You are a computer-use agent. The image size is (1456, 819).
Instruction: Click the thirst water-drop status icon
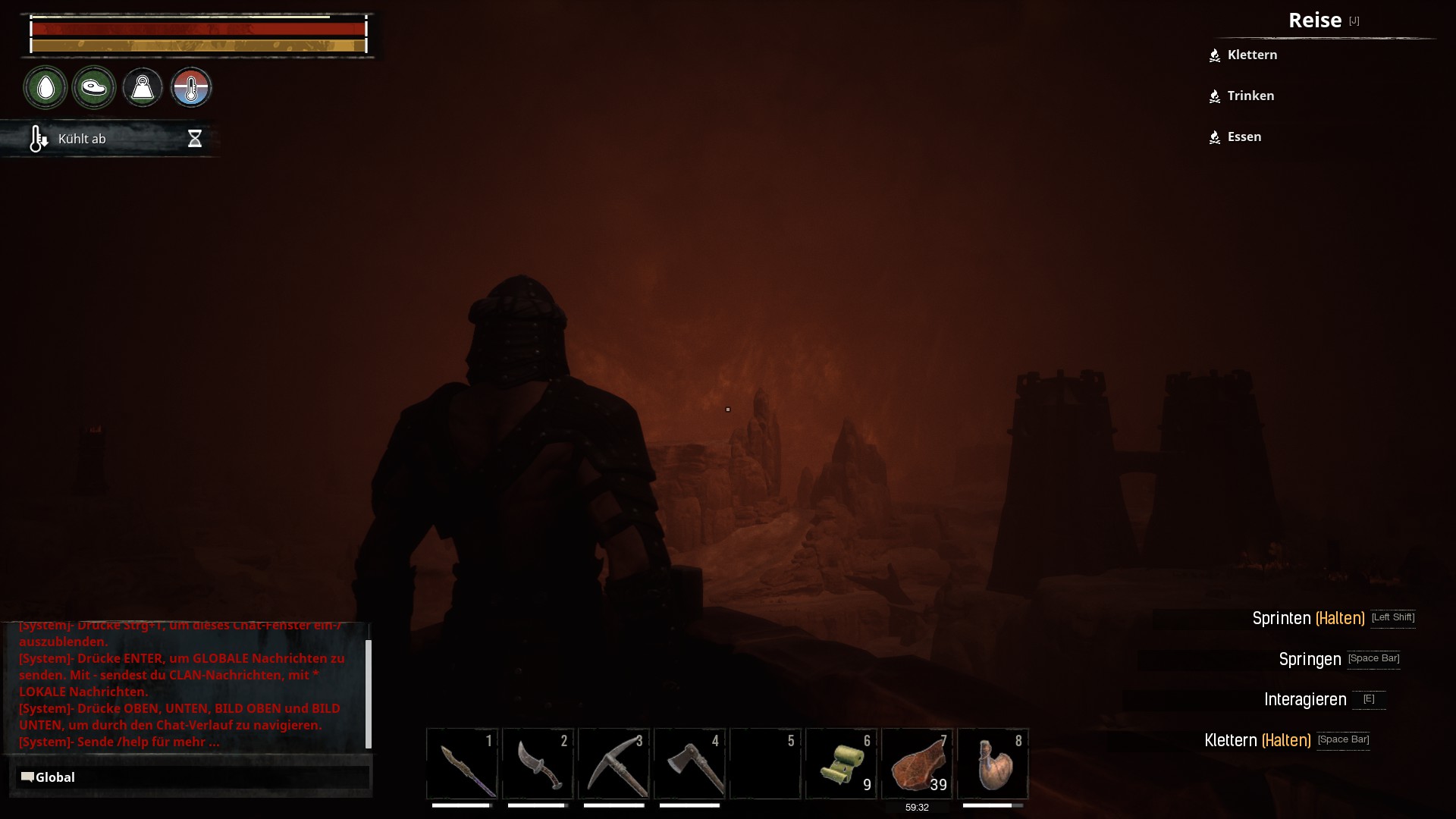point(45,88)
